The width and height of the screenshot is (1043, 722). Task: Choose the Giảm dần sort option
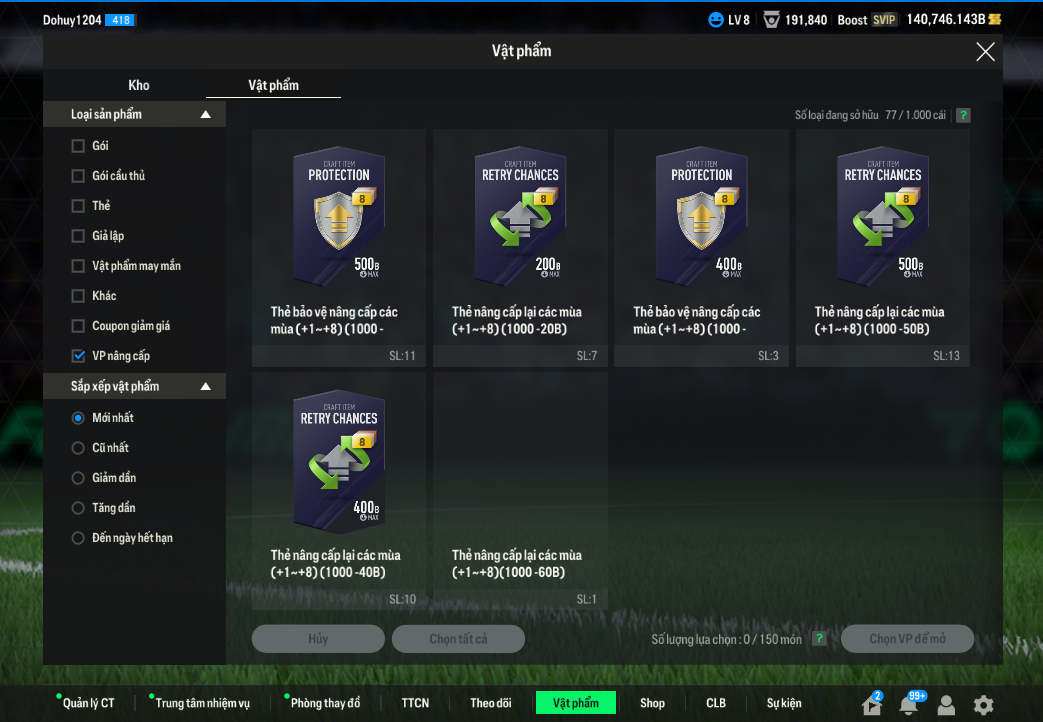pyautogui.click(x=79, y=478)
